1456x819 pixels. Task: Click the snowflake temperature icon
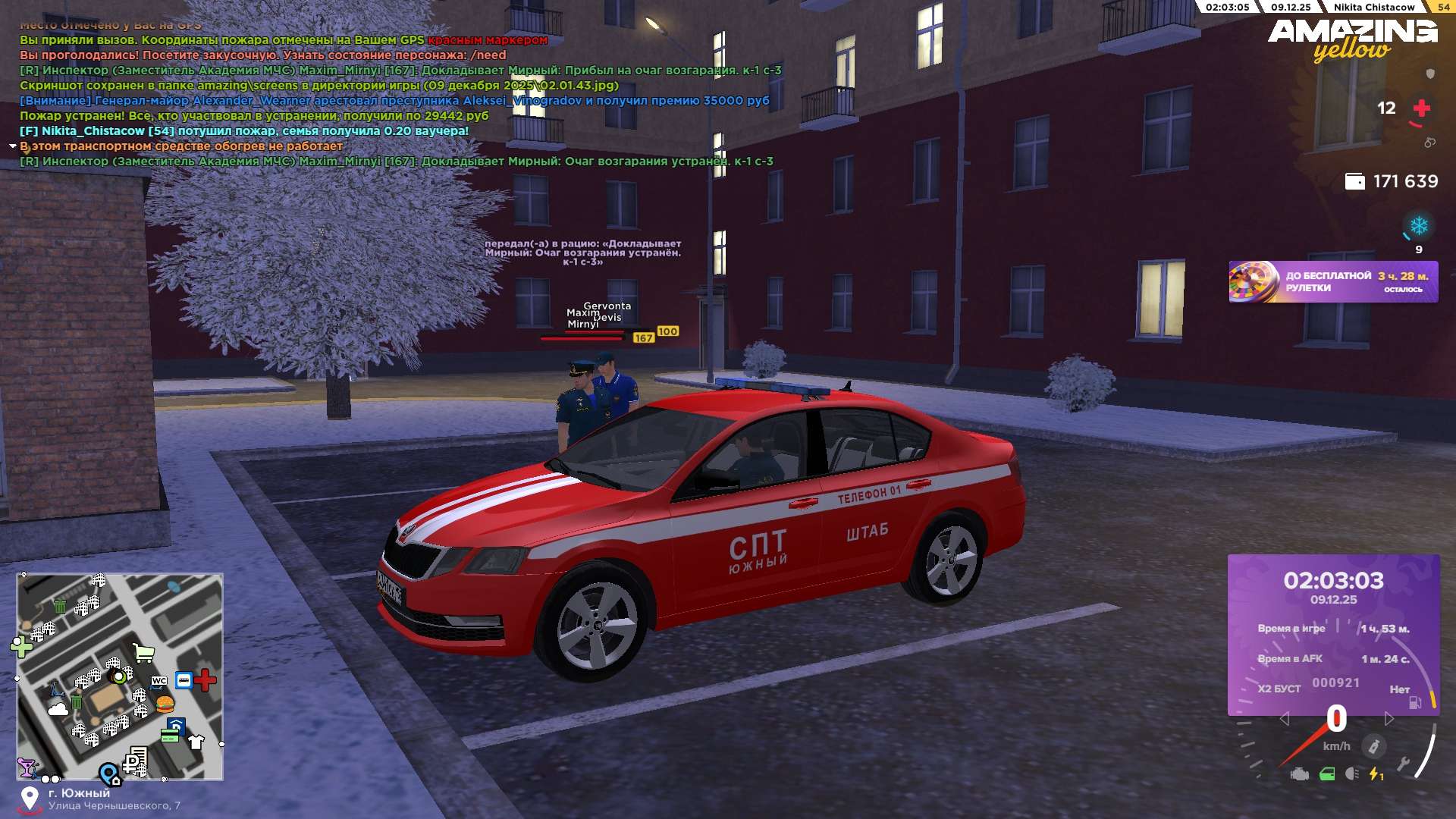pos(1418,226)
